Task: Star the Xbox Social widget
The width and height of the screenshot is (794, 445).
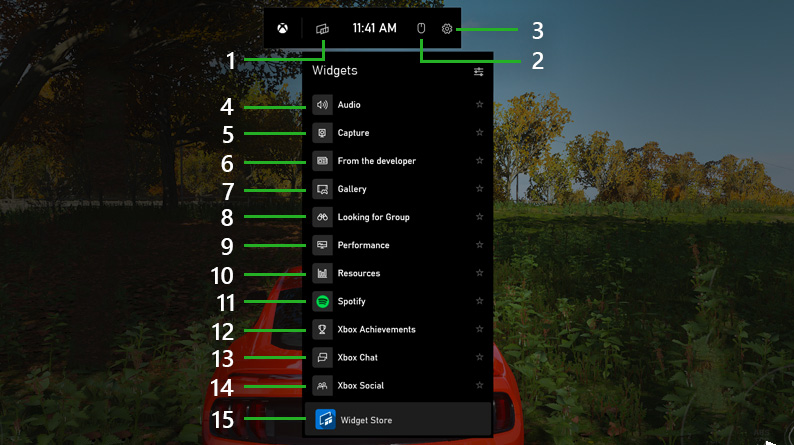Action: [x=480, y=385]
